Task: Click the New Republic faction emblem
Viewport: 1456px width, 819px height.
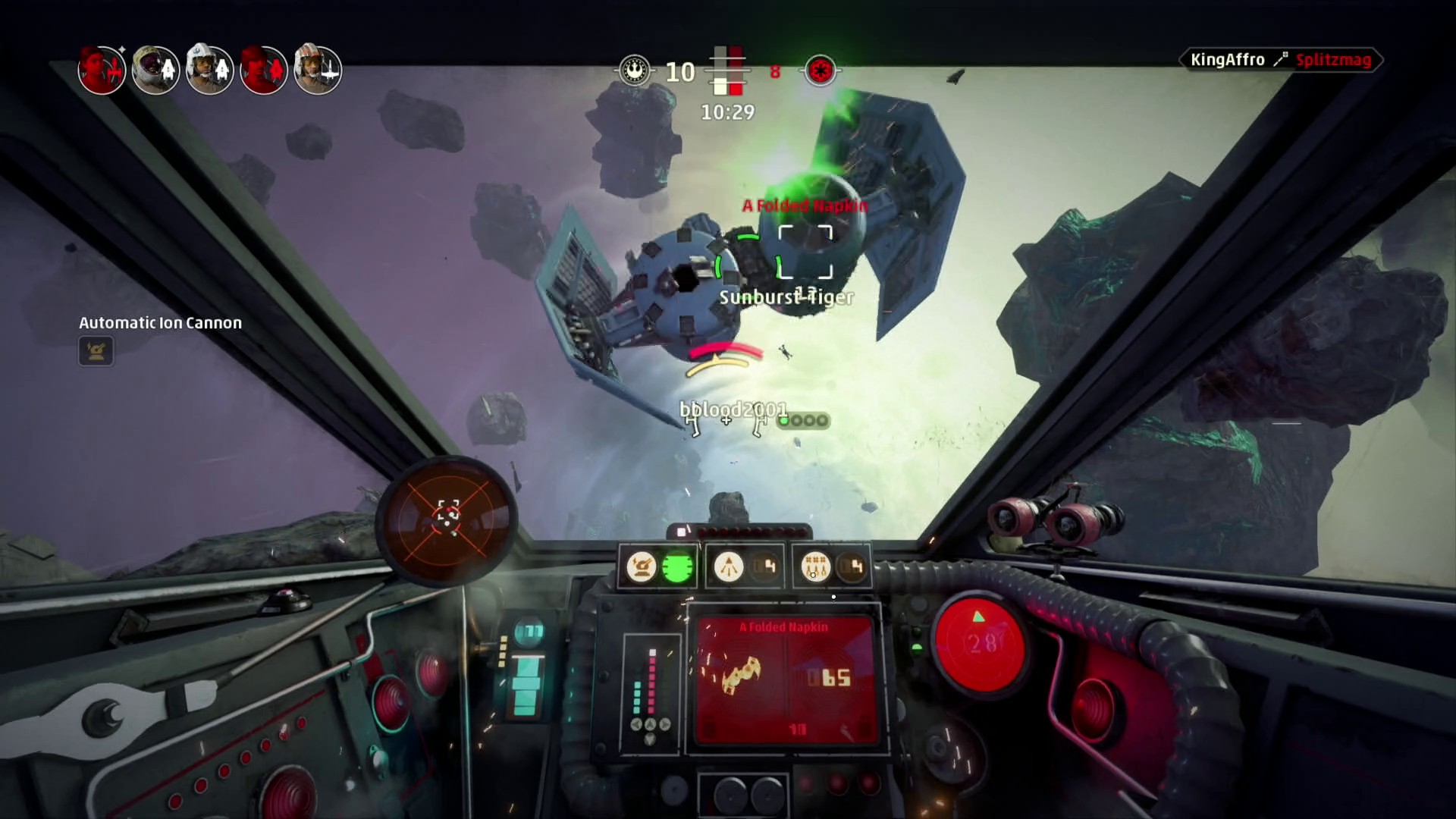Action: click(x=635, y=71)
